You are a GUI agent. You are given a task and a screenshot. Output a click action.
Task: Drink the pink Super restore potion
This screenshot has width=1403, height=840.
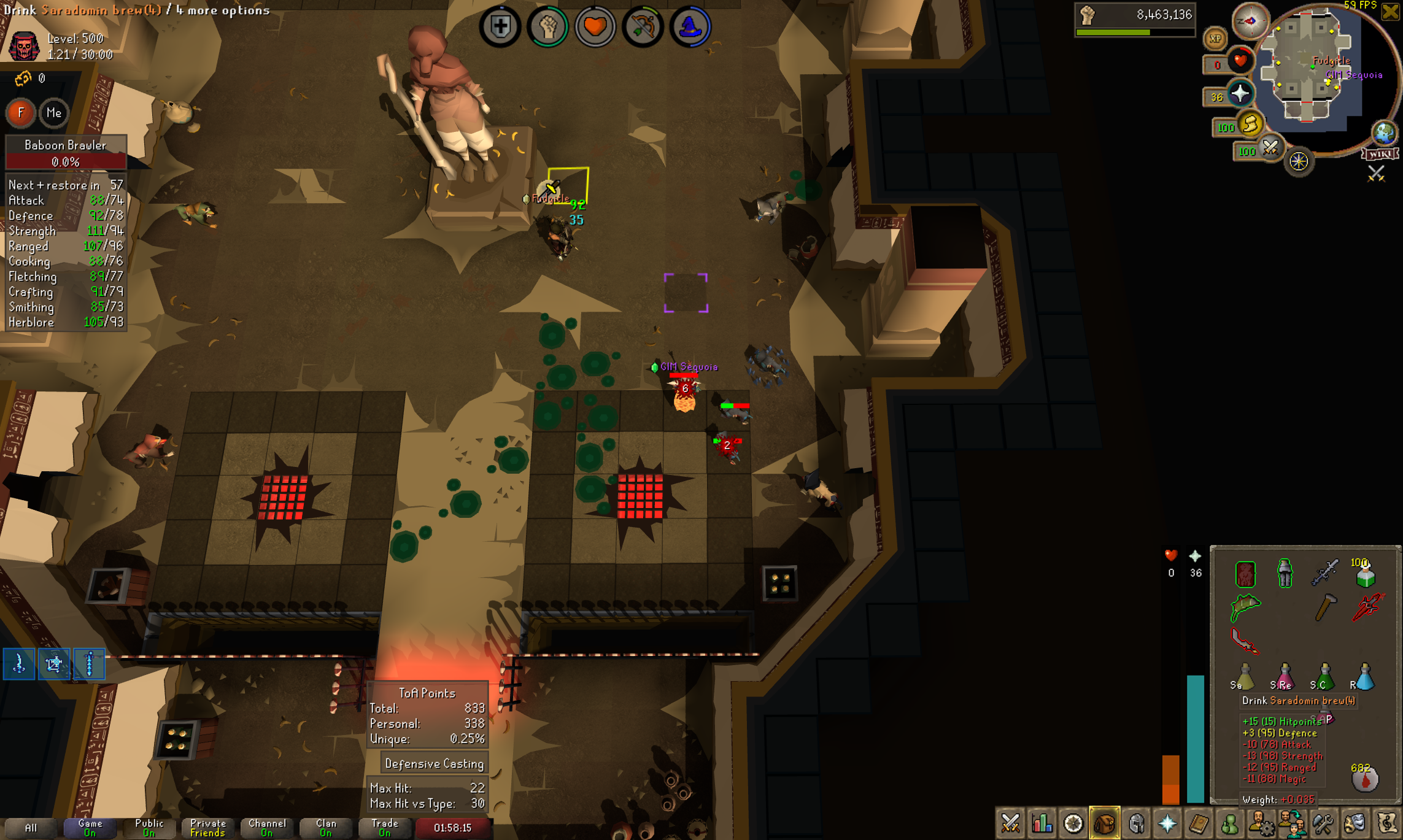pyautogui.click(x=1285, y=677)
